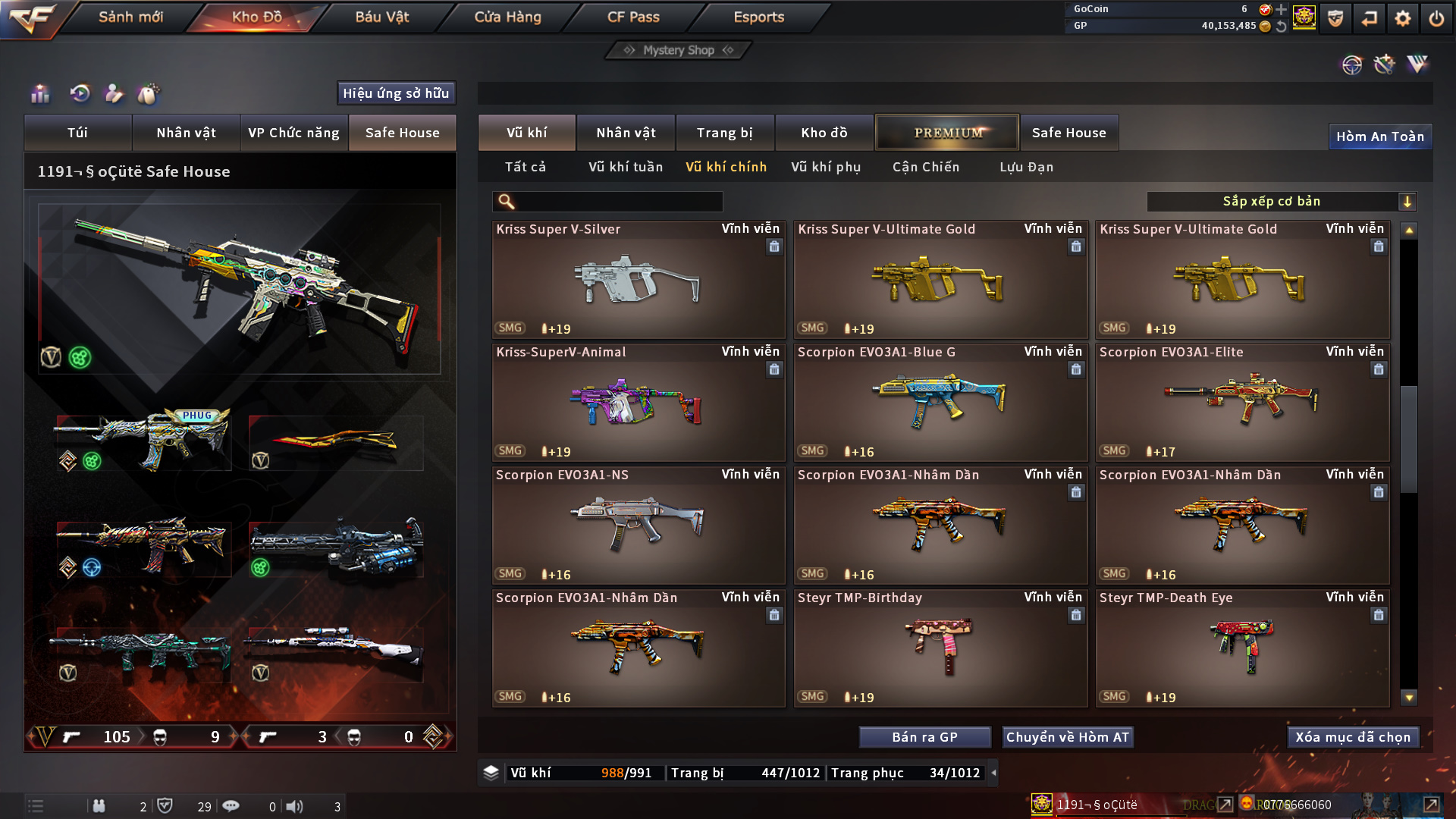Switch to the VP Chức năng tab

(x=293, y=133)
